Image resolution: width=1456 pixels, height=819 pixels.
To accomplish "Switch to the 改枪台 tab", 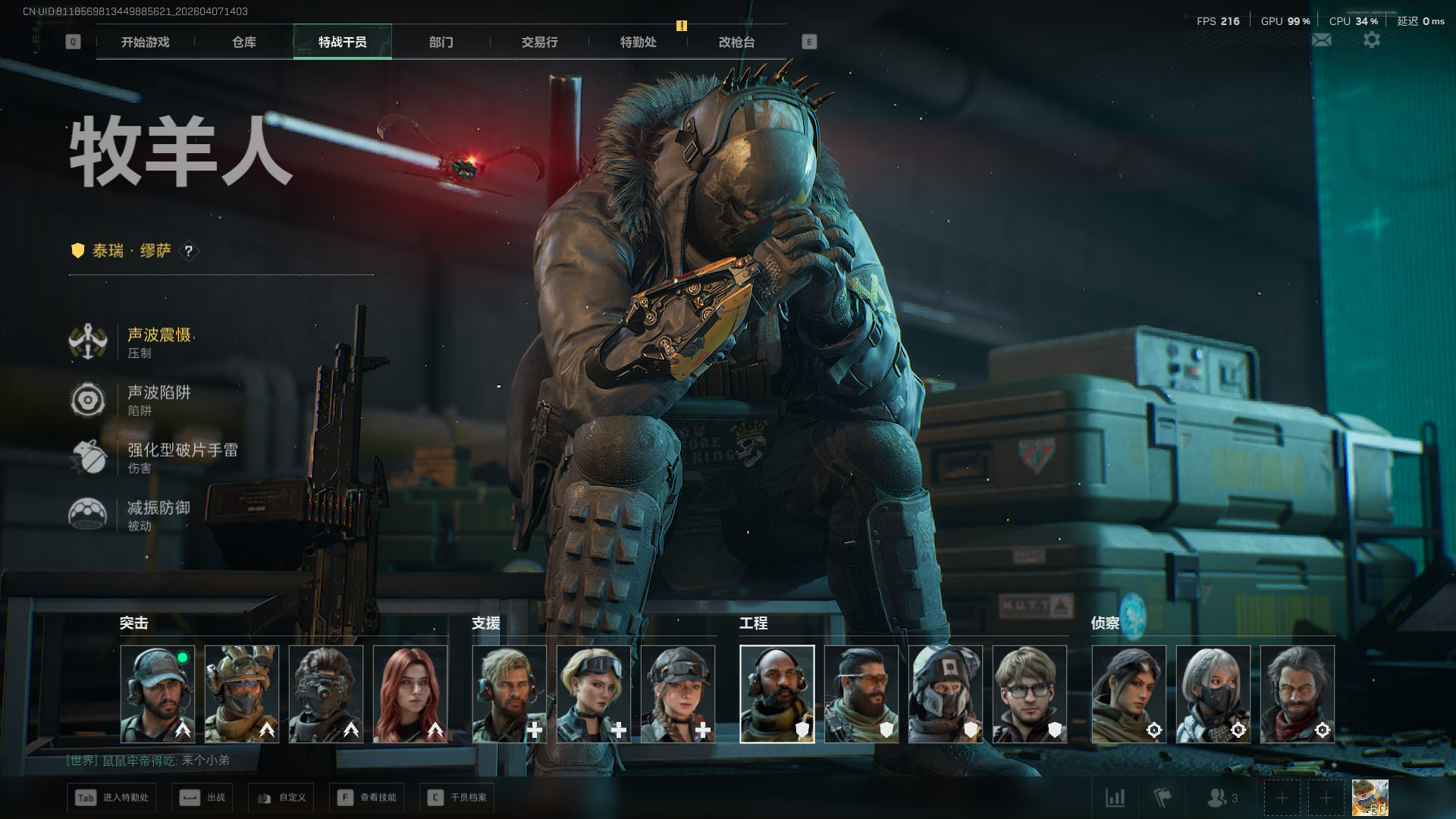I will [737, 42].
